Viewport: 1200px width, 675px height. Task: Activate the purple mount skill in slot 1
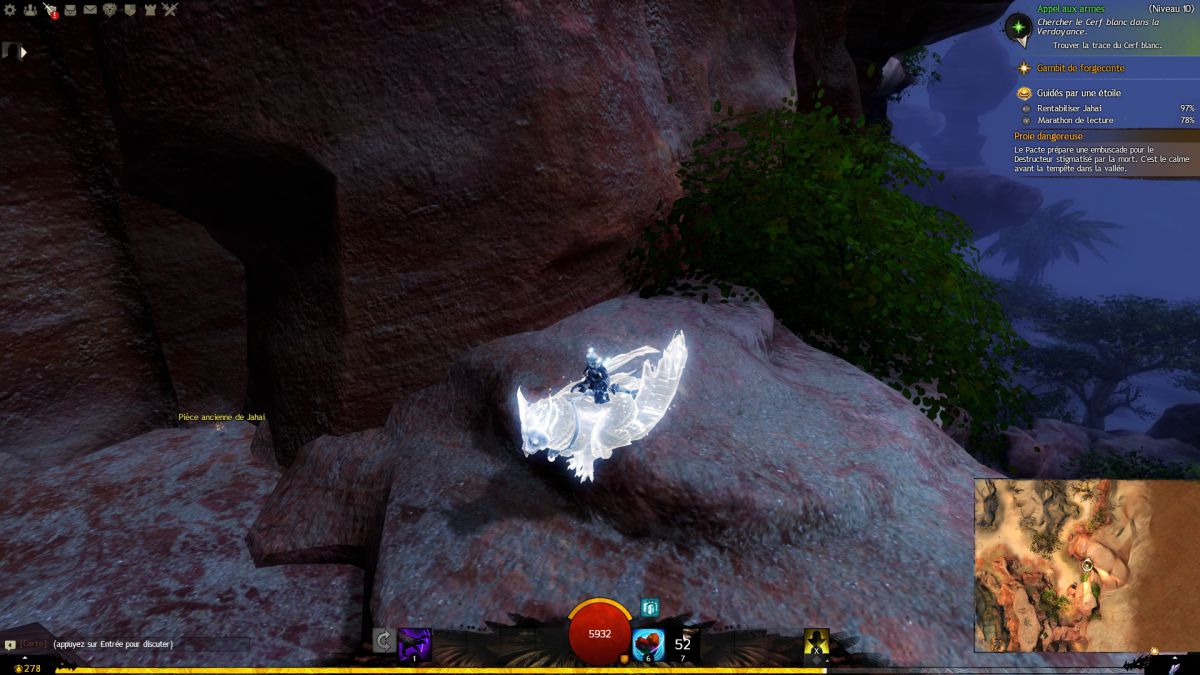[x=415, y=642]
